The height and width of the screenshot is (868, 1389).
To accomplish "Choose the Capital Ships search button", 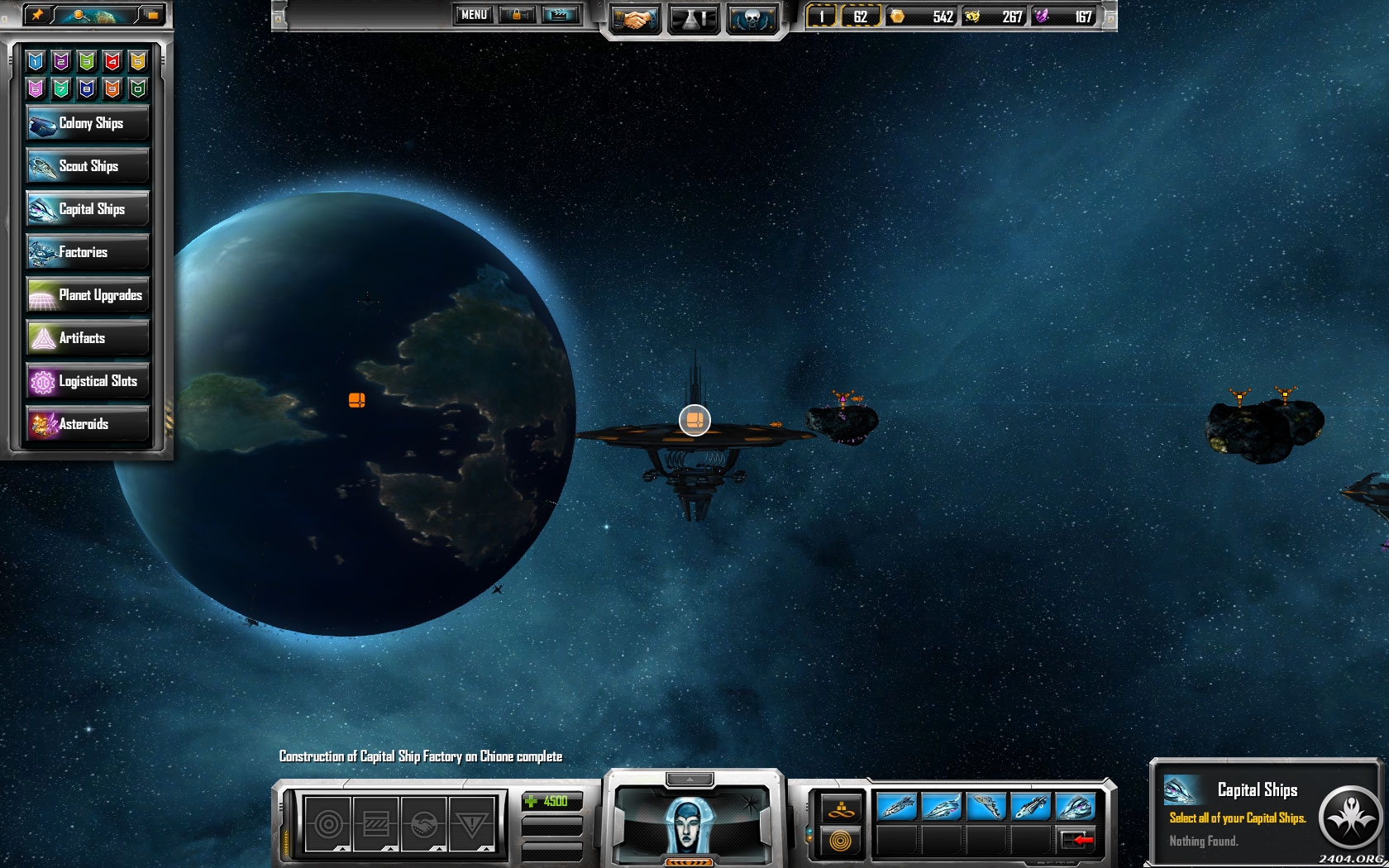I will [x=88, y=209].
